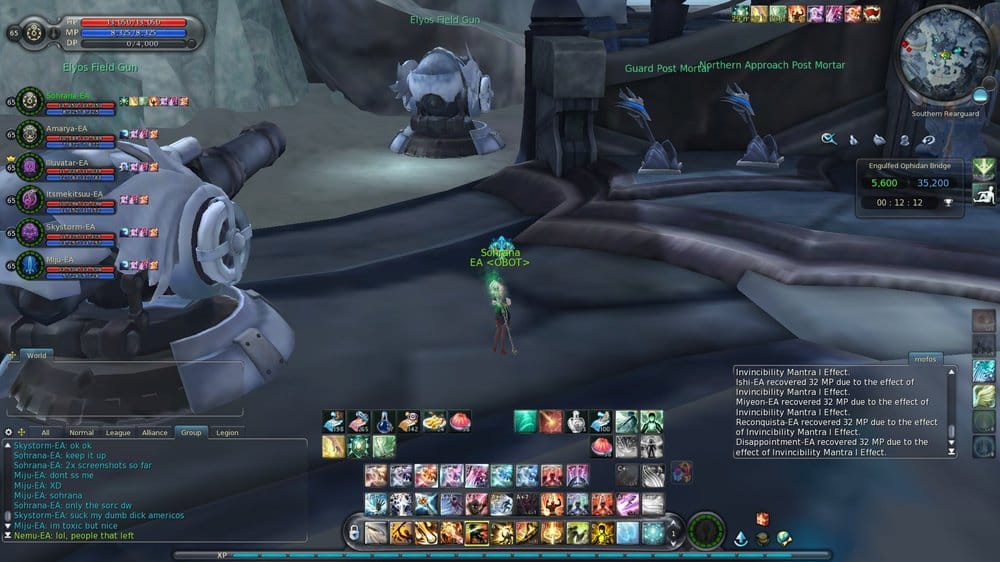The height and width of the screenshot is (562, 1000).
Task: Show the Alliance chat tab
Action: click(154, 432)
